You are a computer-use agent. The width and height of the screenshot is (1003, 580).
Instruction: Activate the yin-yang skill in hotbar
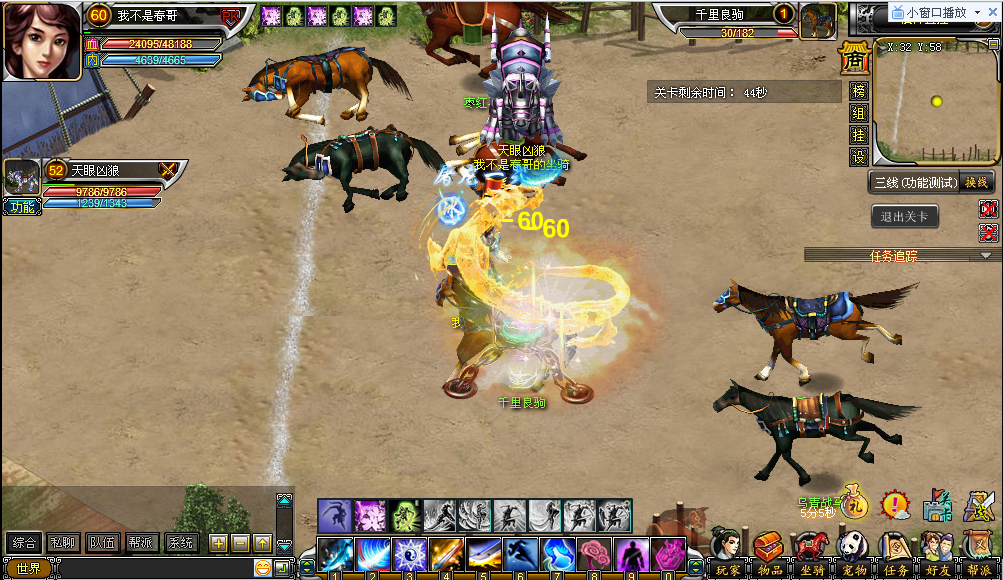[x=410, y=554]
